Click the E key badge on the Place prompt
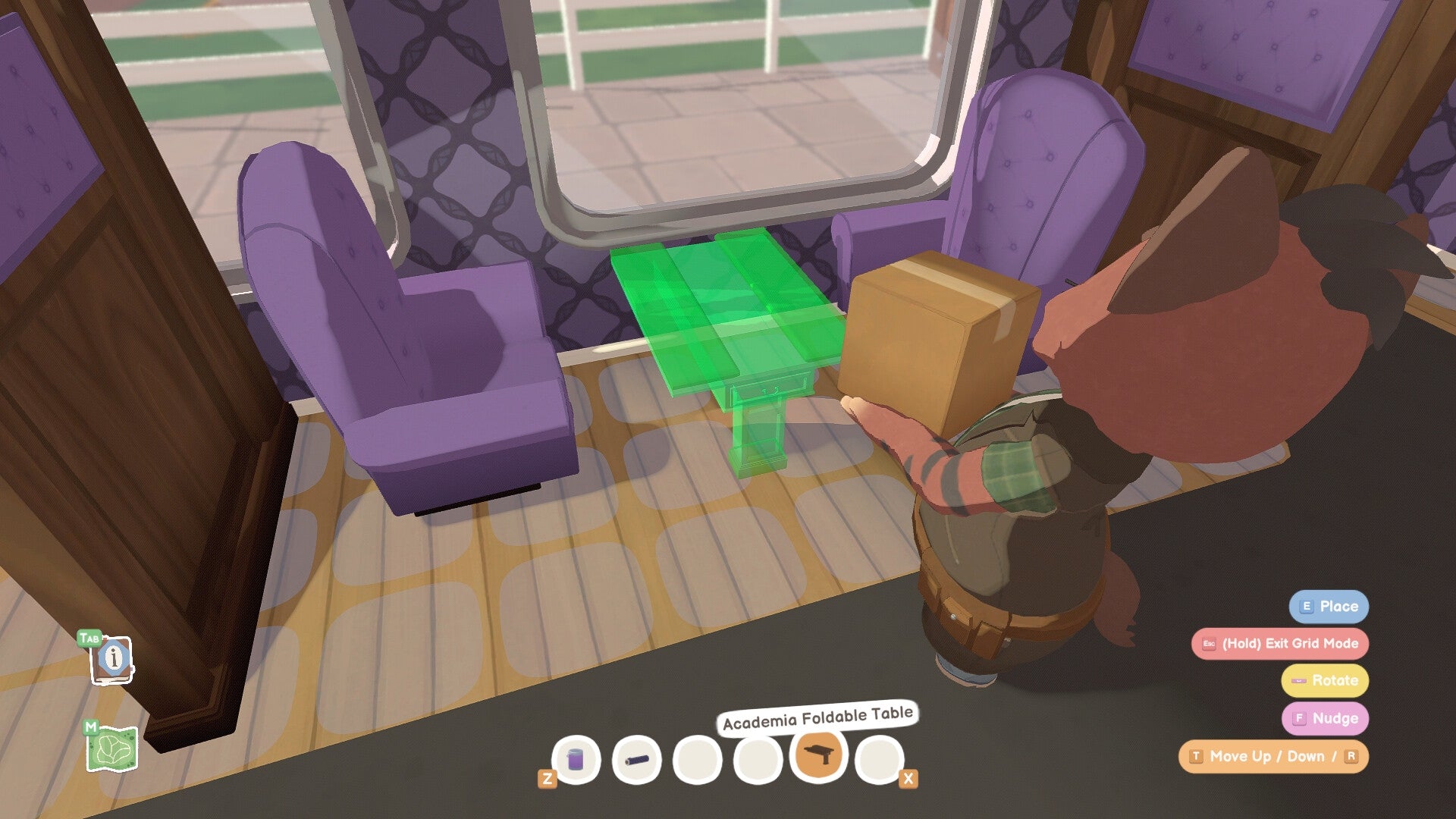The height and width of the screenshot is (819, 1456). point(1306,607)
